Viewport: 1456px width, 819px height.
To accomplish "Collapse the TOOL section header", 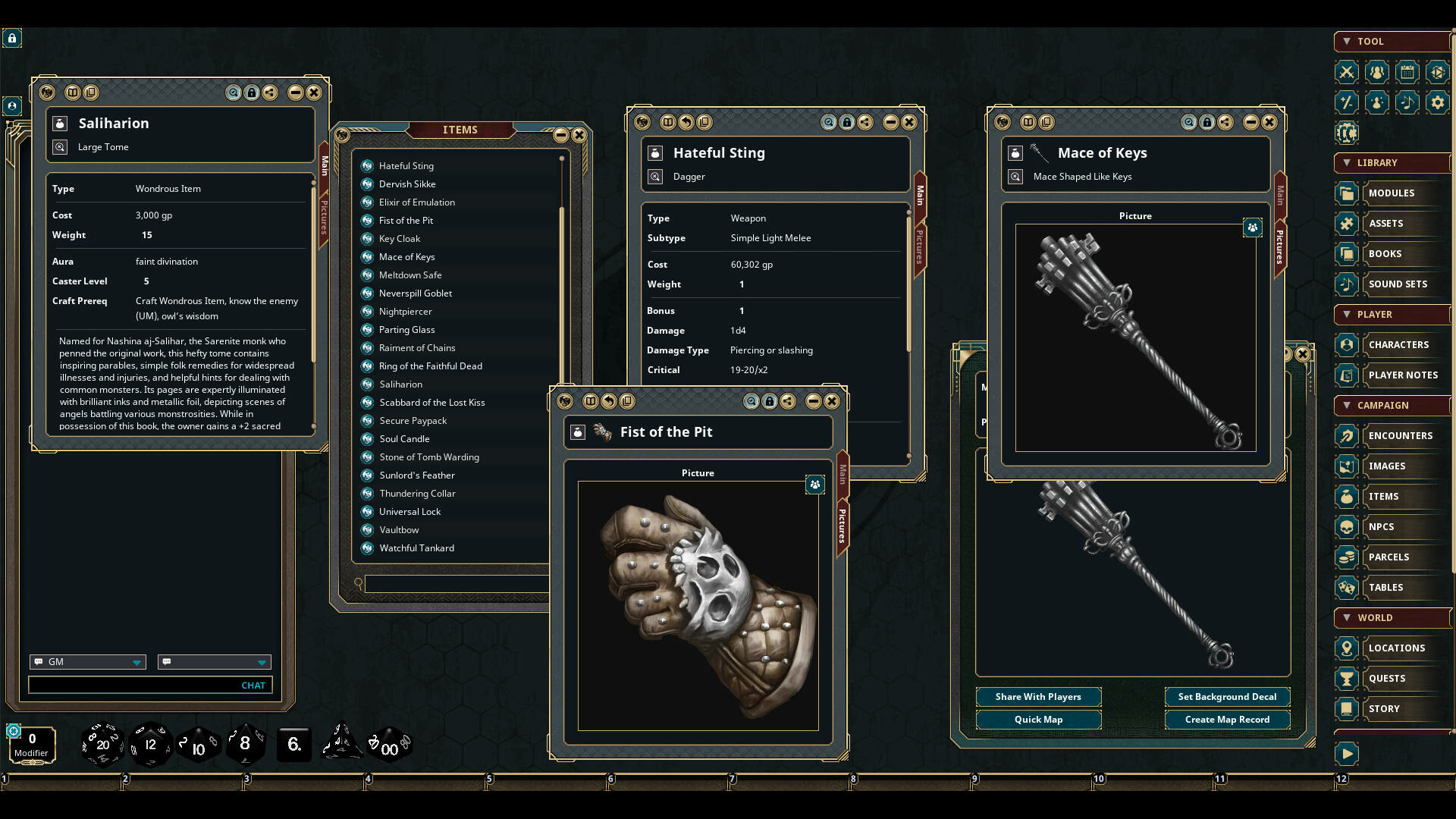I will [x=1348, y=42].
